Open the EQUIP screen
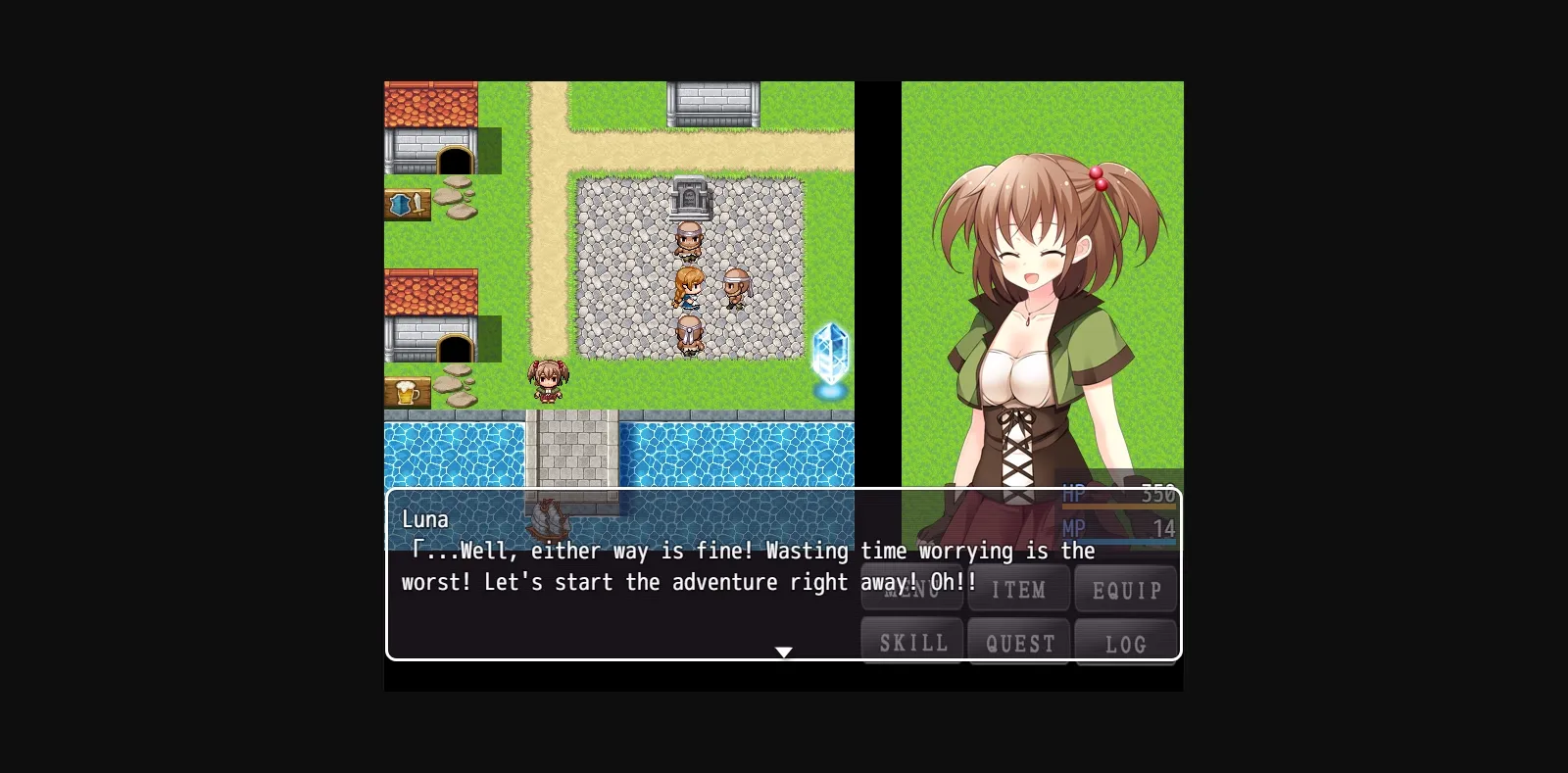The image size is (1568, 773). pyautogui.click(x=1125, y=589)
